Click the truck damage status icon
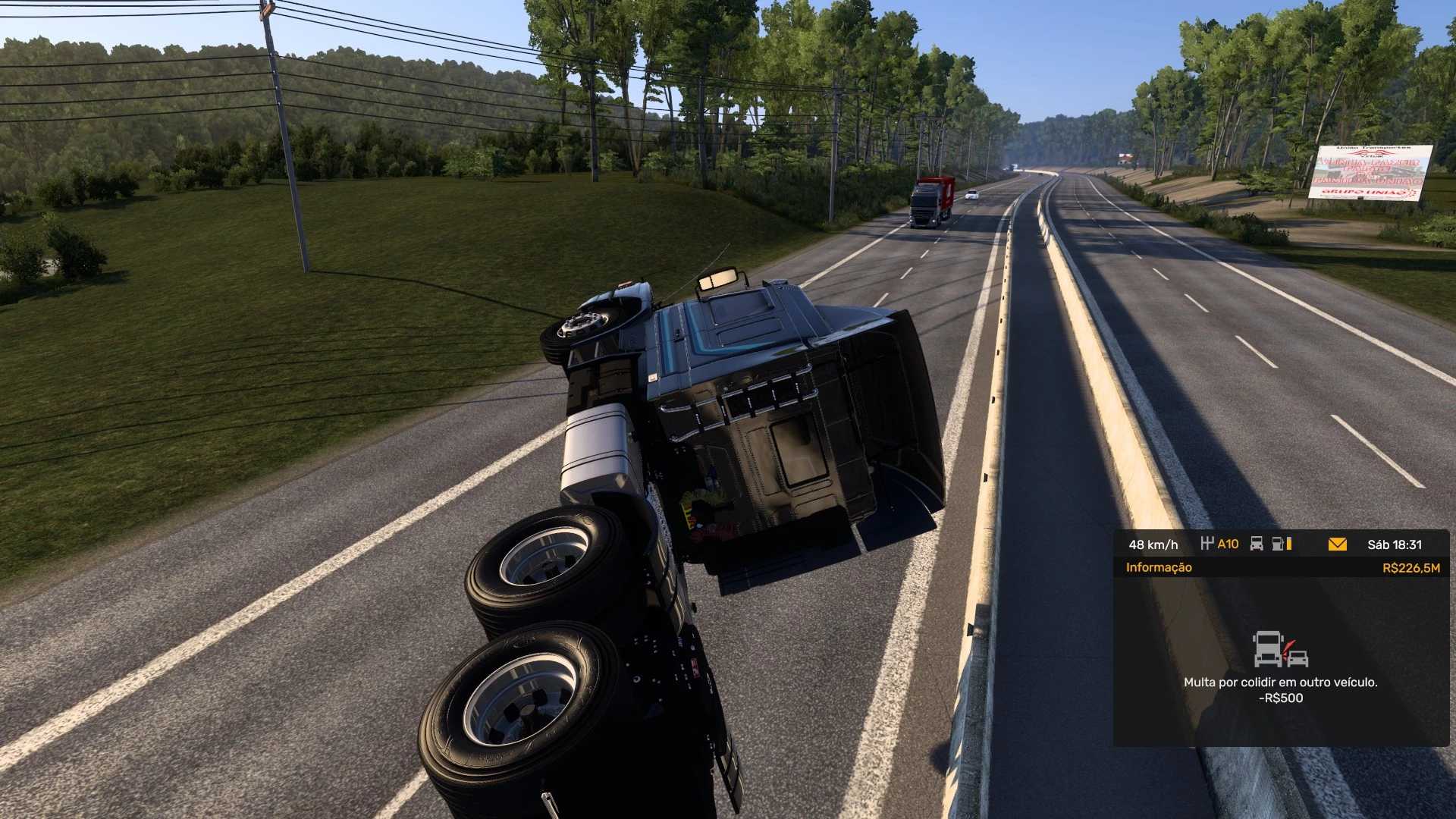Image resolution: width=1456 pixels, height=819 pixels. click(x=1257, y=544)
